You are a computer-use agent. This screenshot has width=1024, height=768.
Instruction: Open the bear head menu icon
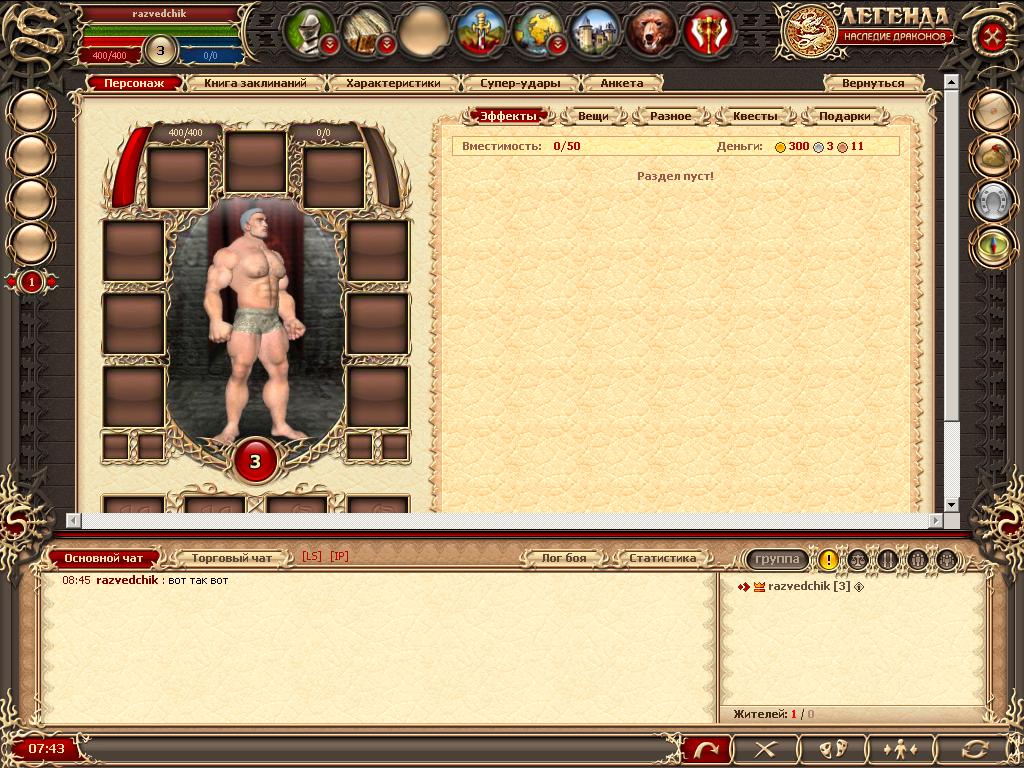tap(650, 32)
